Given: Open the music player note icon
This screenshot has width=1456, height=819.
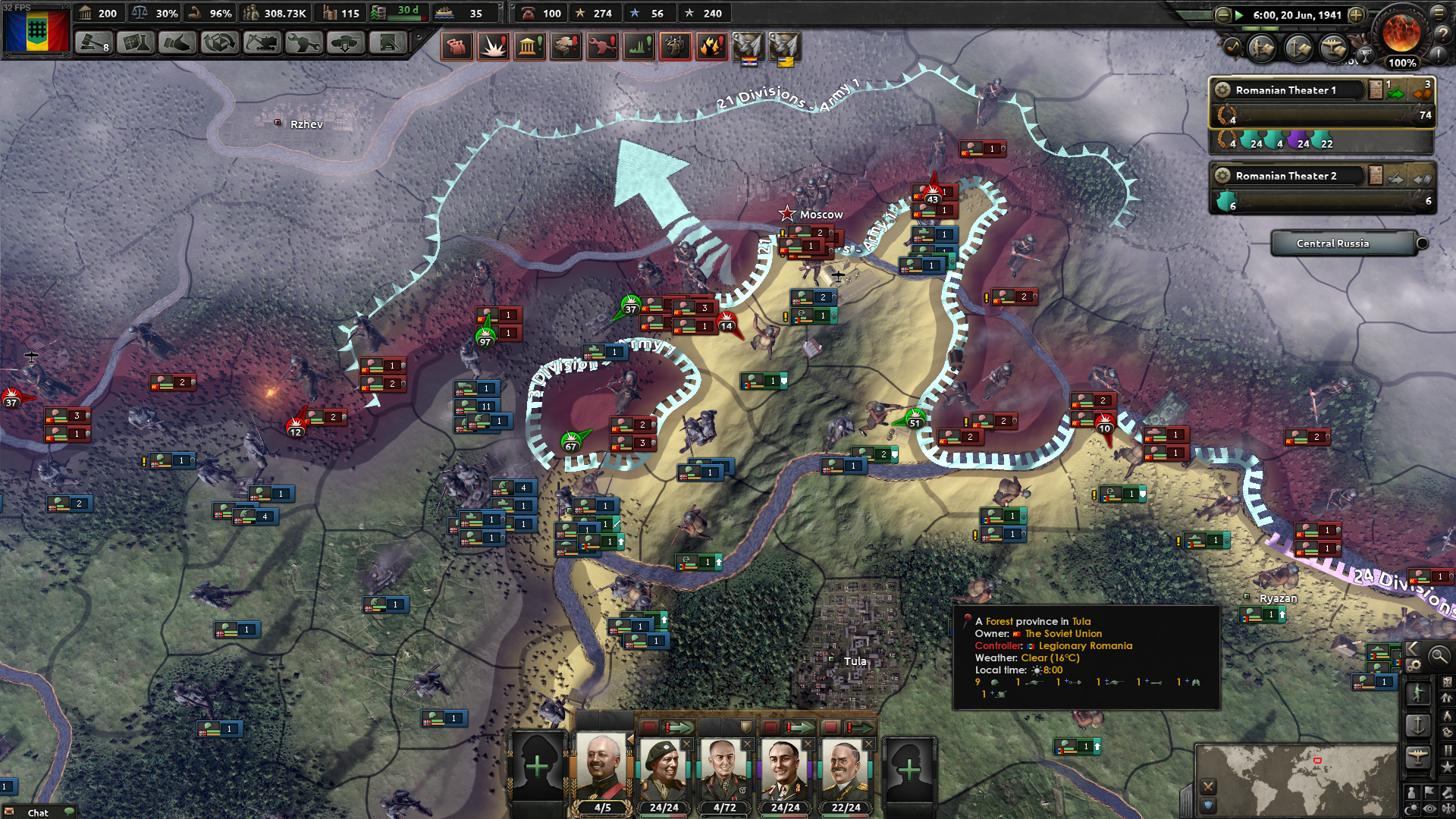Looking at the screenshot, I should [1232, 48].
